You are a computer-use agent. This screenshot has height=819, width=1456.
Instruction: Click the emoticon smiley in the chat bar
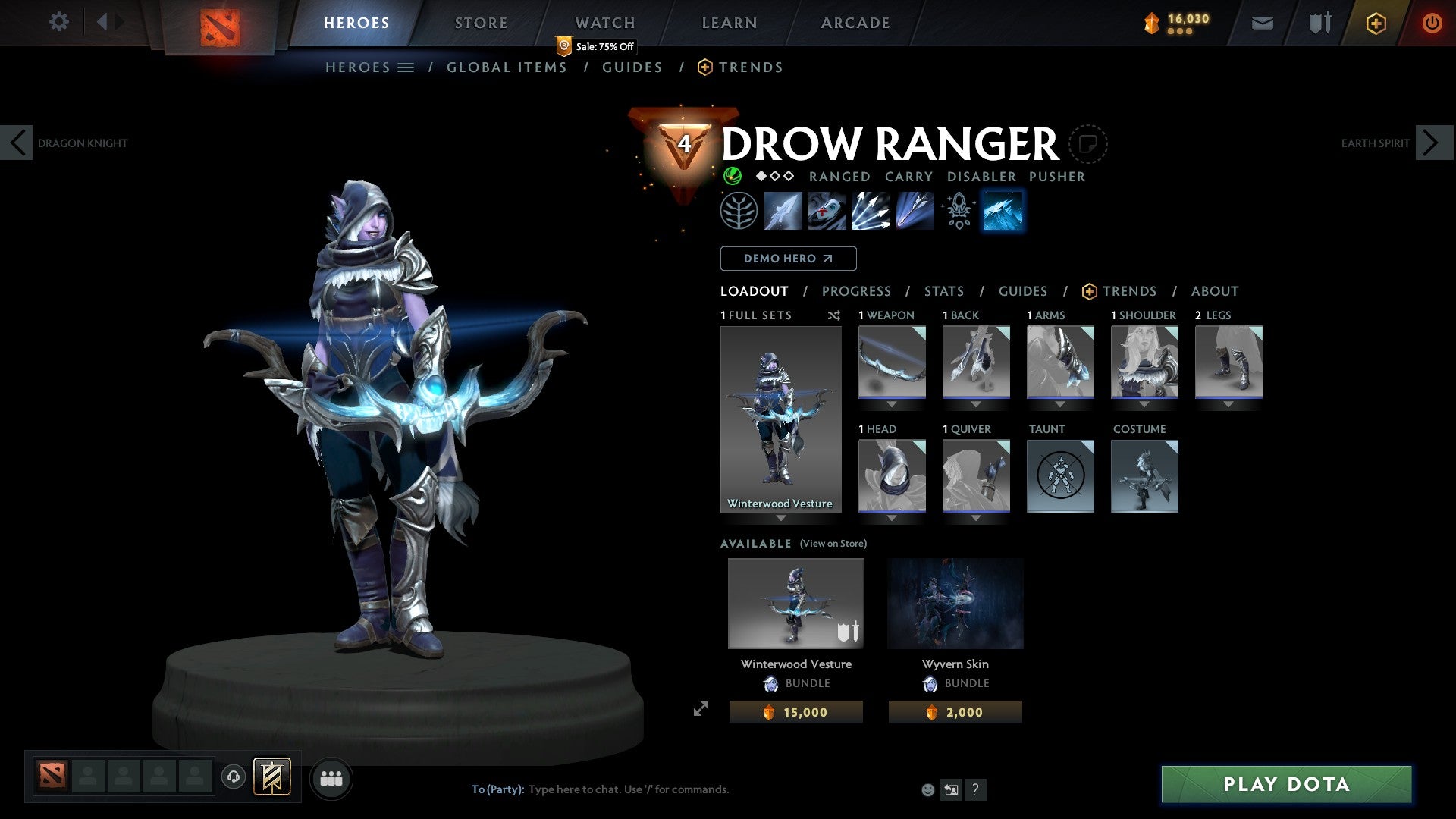point(928,789)
